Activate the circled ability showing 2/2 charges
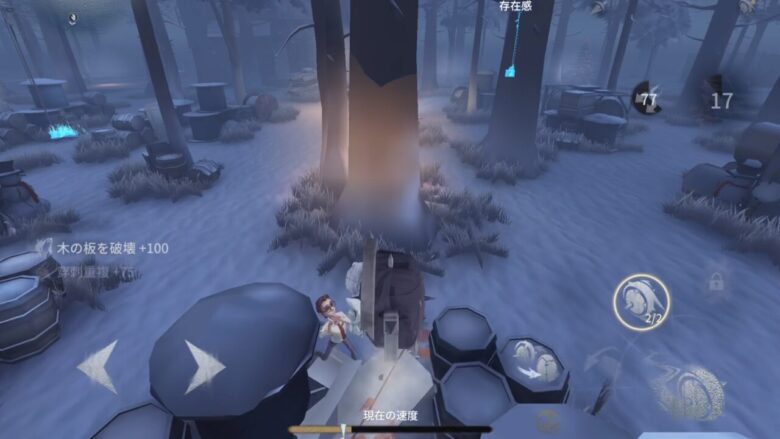Image resolution: width=780 pixels, height=439 pixels. (x=641, y=302)
